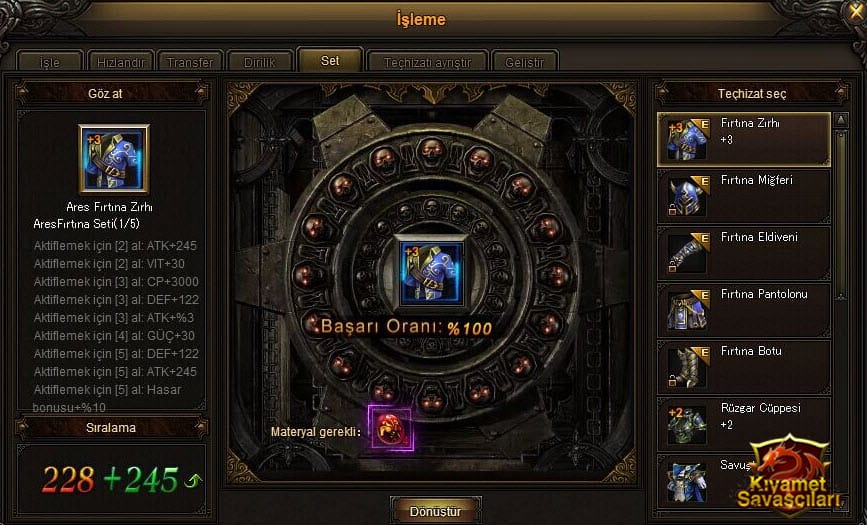
Task: Click the required material red gem slot
Action: pyautogui.click(x=390, y=430)
